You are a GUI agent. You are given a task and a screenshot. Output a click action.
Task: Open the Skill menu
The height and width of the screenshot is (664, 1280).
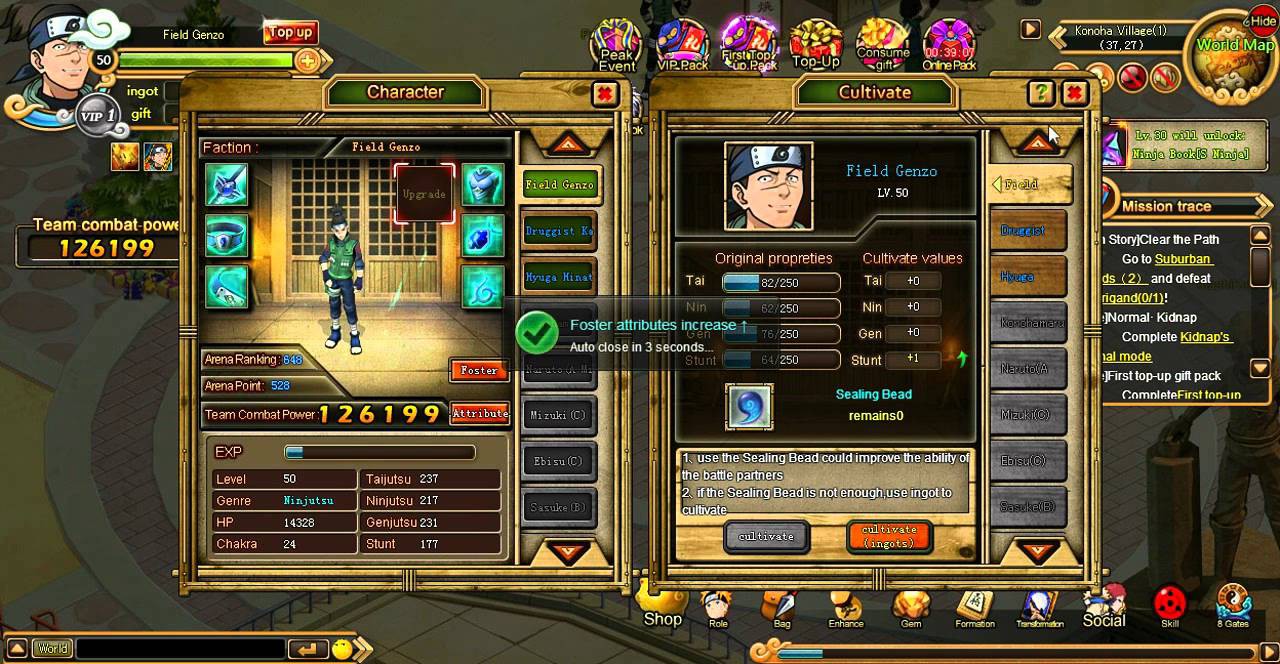(x=1169, y=606)
